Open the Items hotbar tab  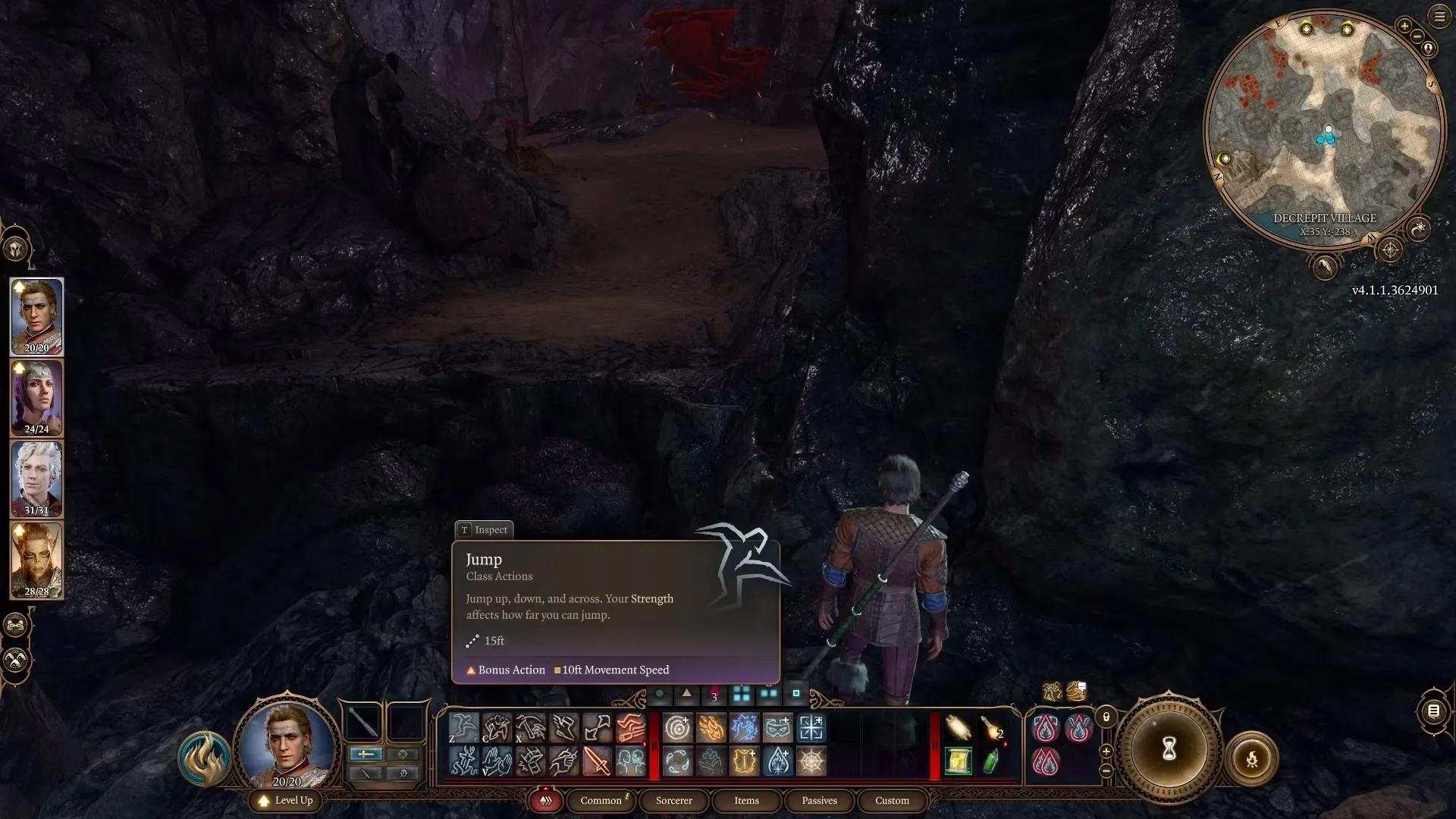(x=746, y=800)
